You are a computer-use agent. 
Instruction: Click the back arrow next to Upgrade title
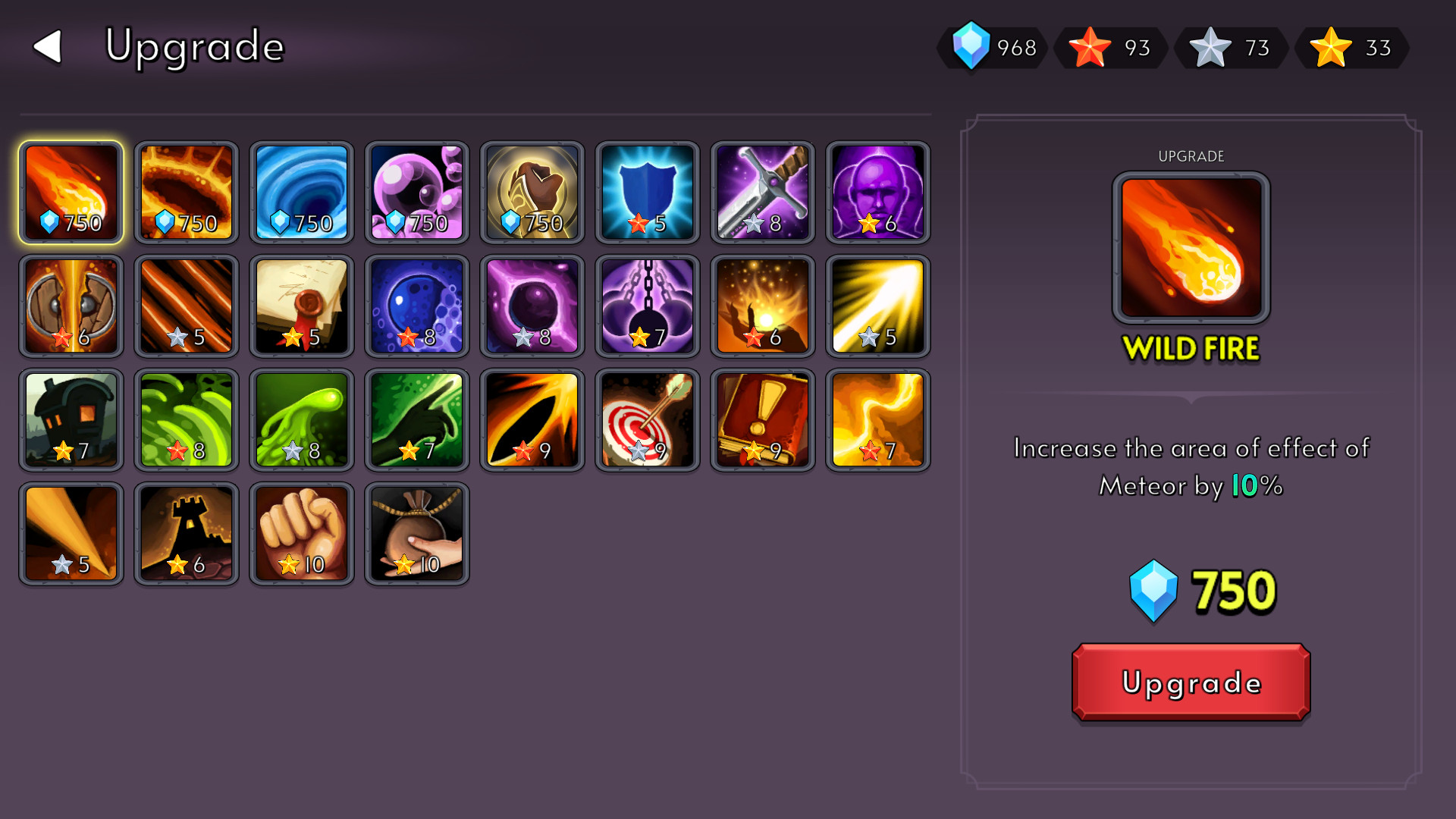tap(47, 47)
